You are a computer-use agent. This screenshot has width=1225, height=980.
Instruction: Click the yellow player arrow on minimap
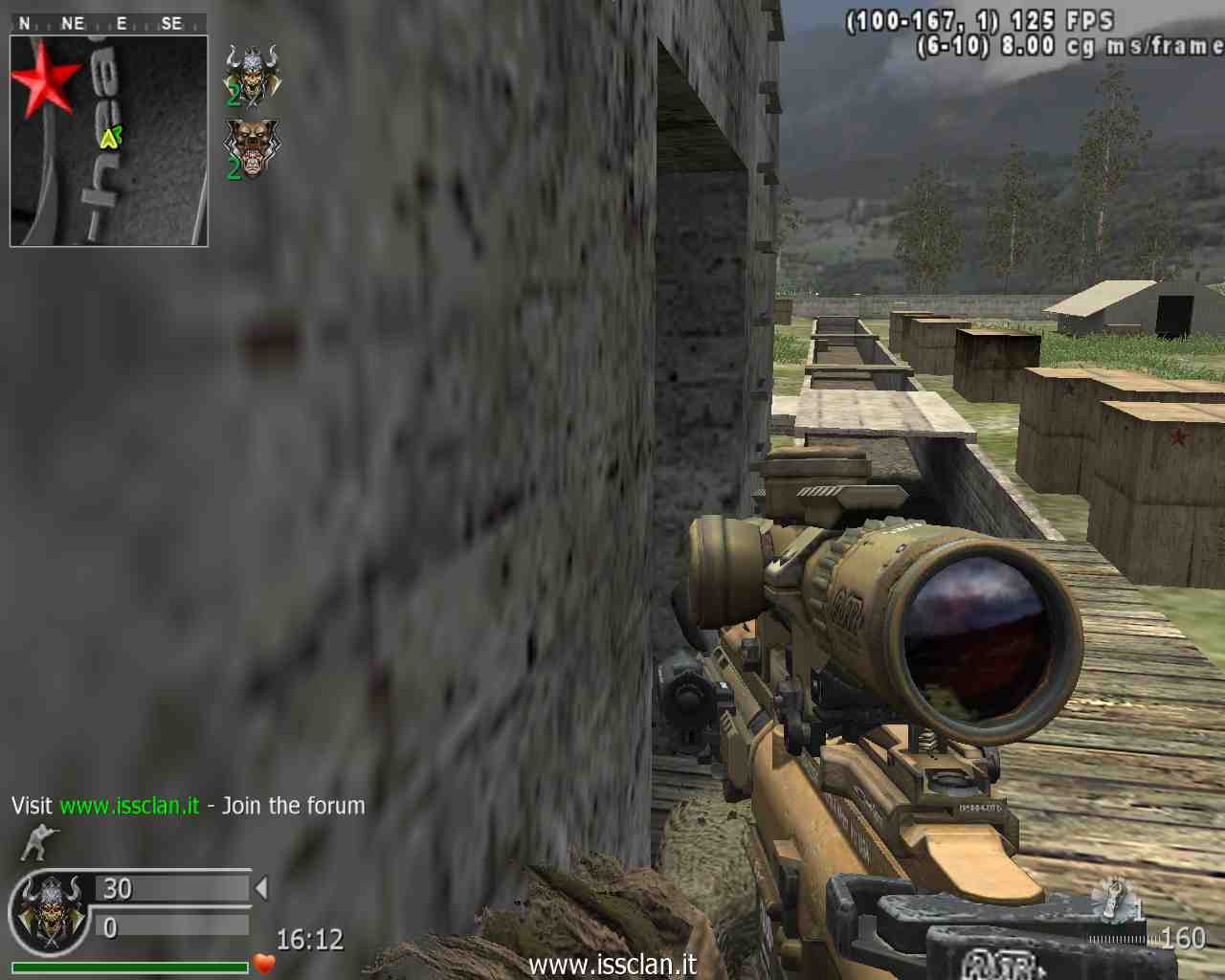click(110, 138)
